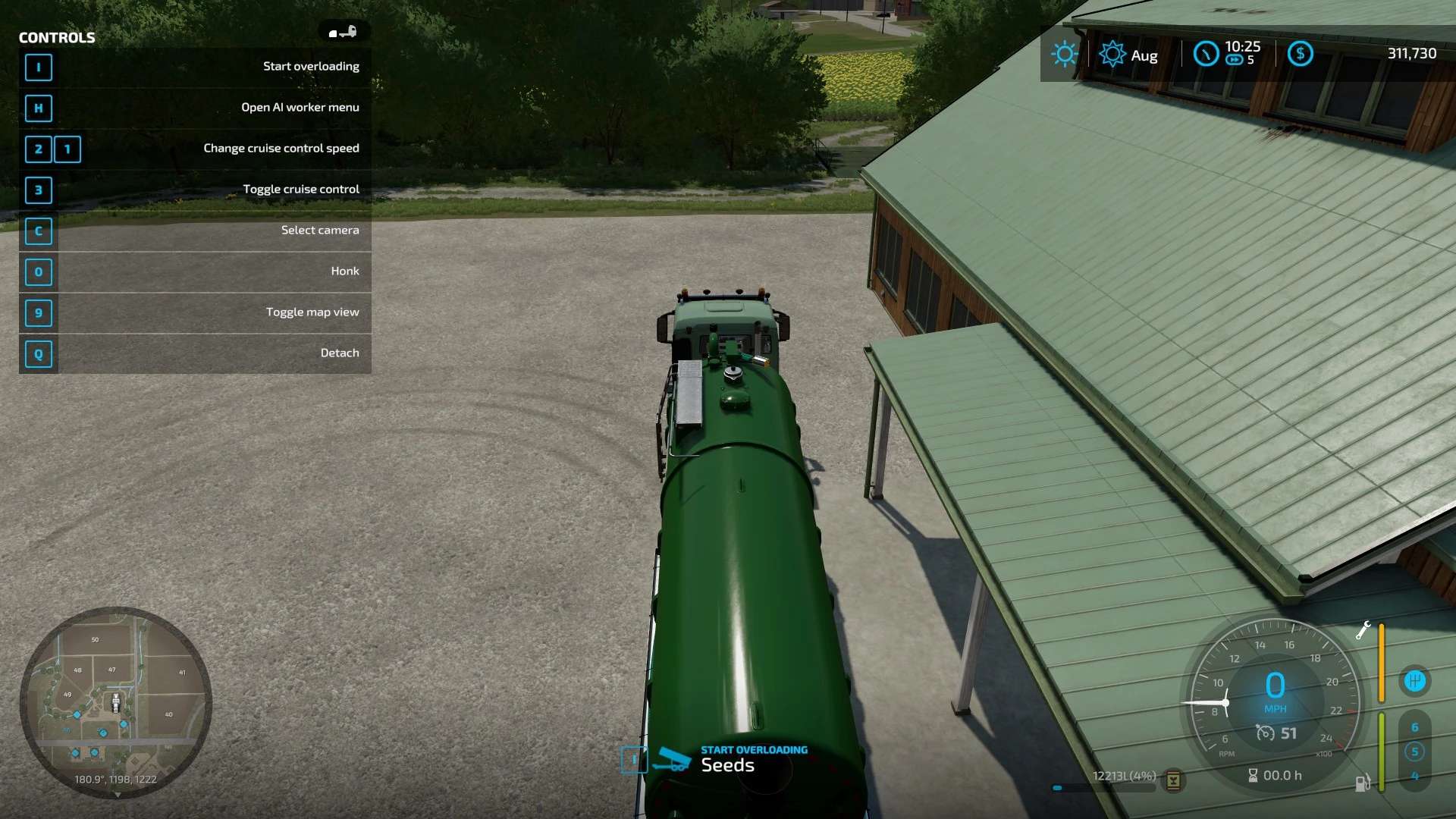Select the truck-and-trailer icon above the controls list
The height and width of the screenshot is (819, 1456).
point(343,32)
